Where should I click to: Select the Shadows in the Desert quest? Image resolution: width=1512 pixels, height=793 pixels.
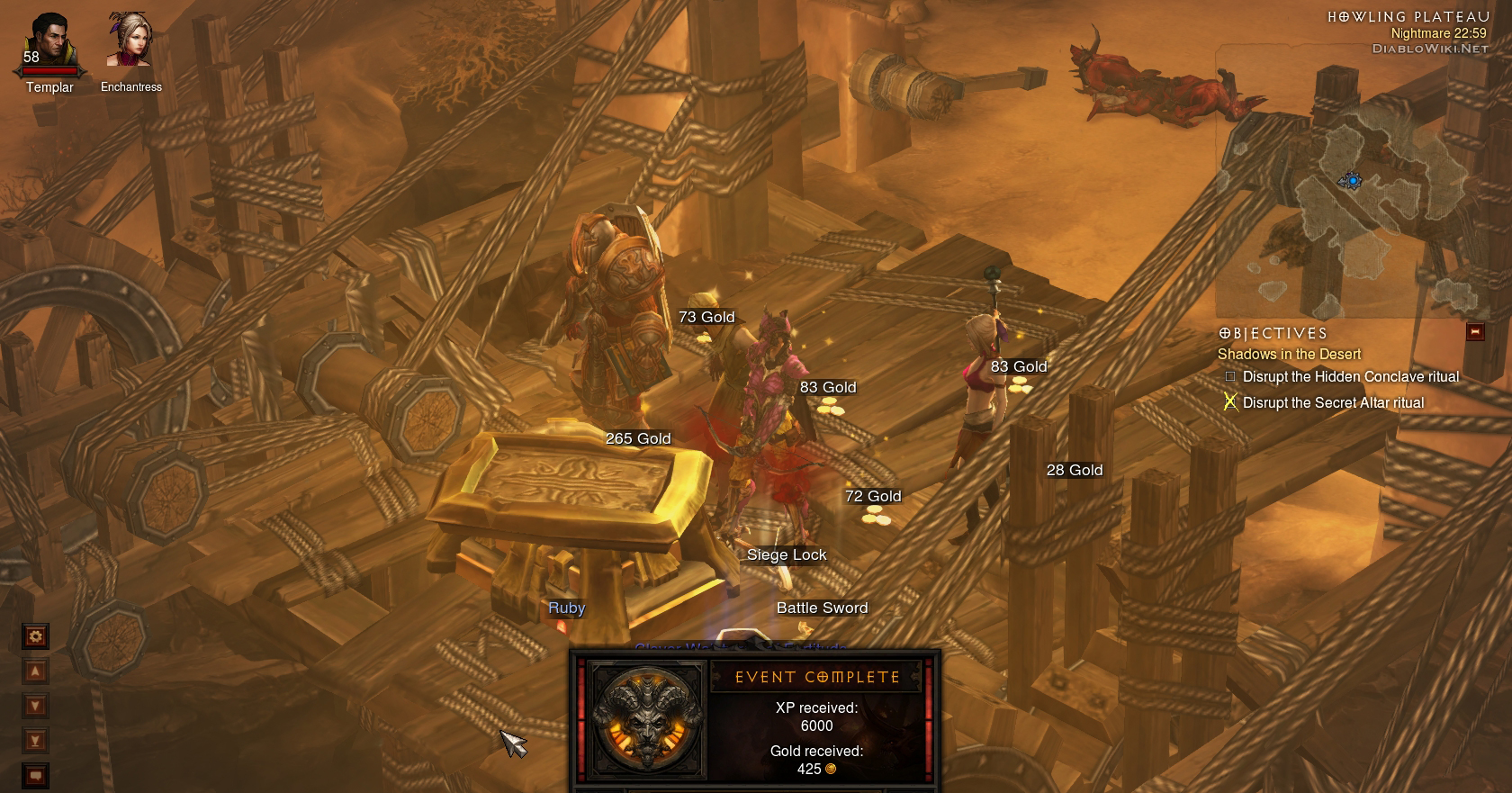click(x=1289, y=355)
